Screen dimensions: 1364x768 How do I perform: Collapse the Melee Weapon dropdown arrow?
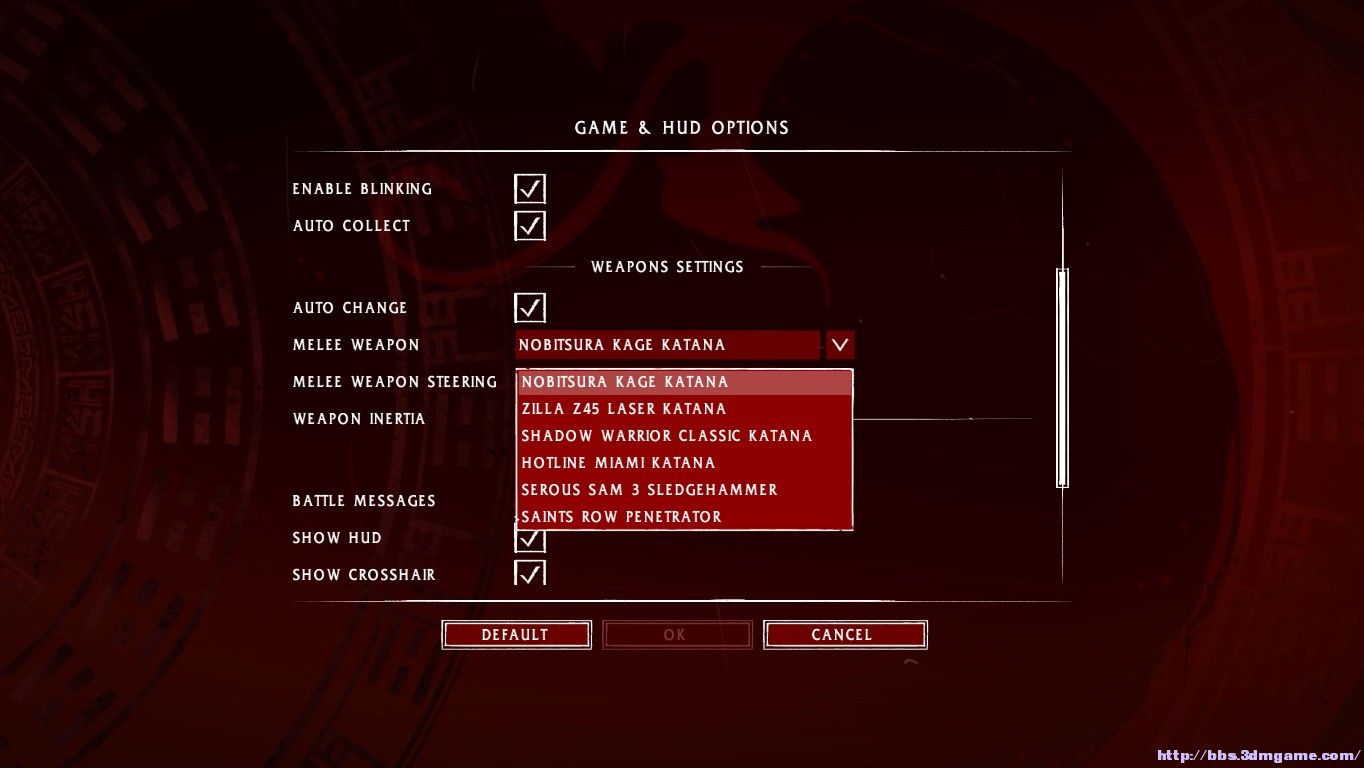click(x=840, y=345)
